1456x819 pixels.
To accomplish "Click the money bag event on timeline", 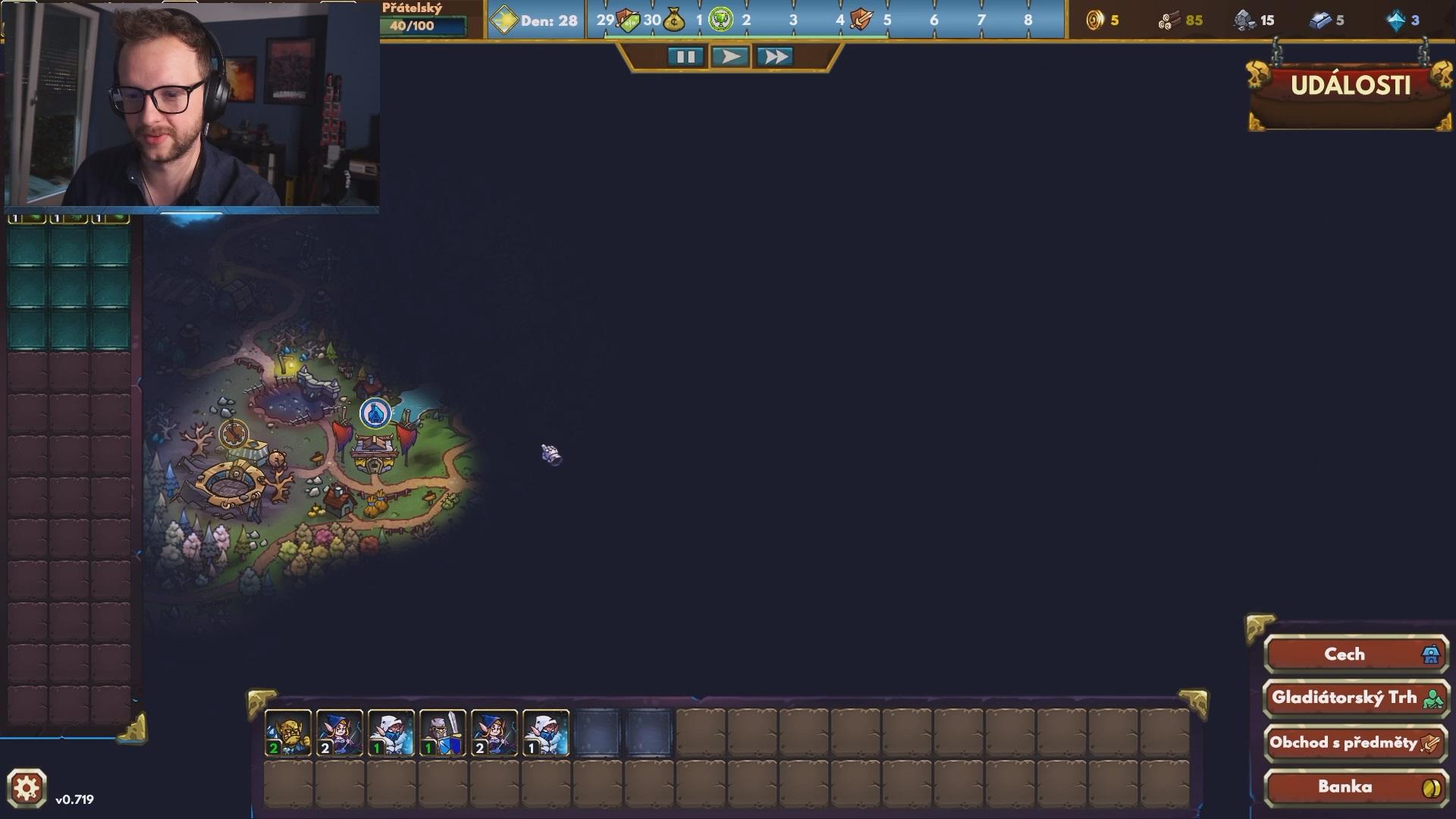I will click(673, 20).
